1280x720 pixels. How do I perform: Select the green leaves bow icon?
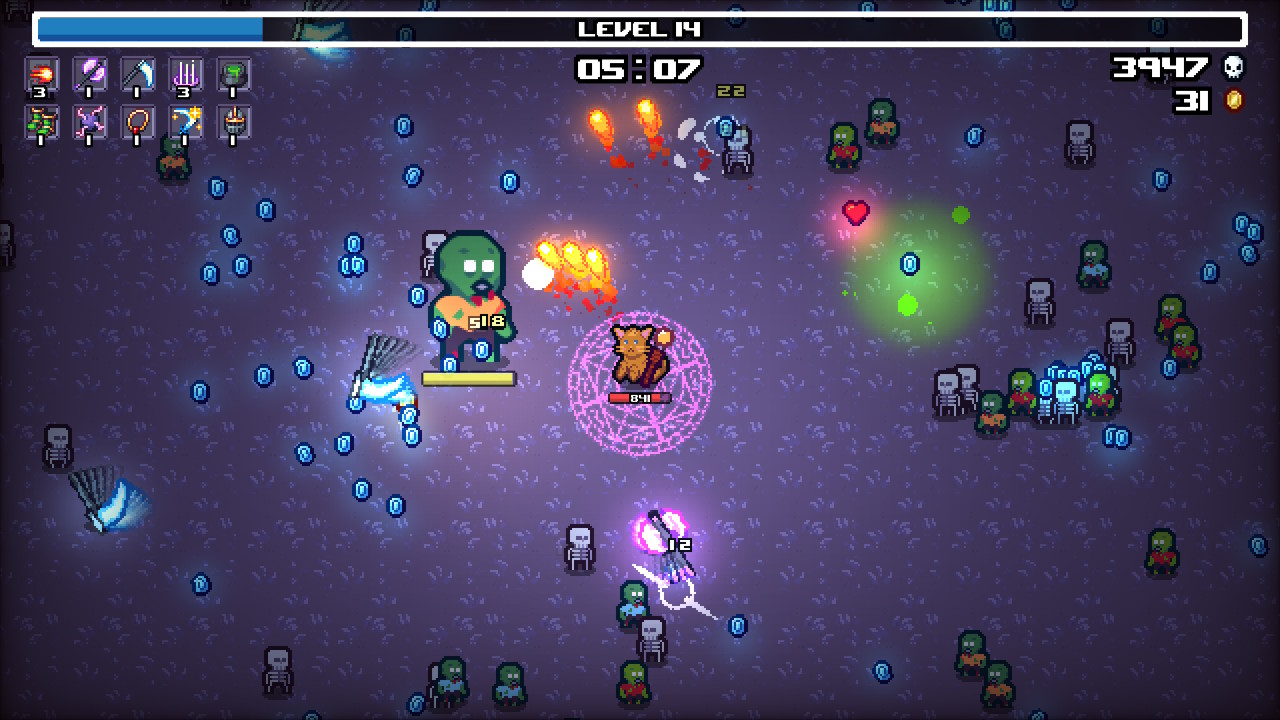[x=42, y=122]
